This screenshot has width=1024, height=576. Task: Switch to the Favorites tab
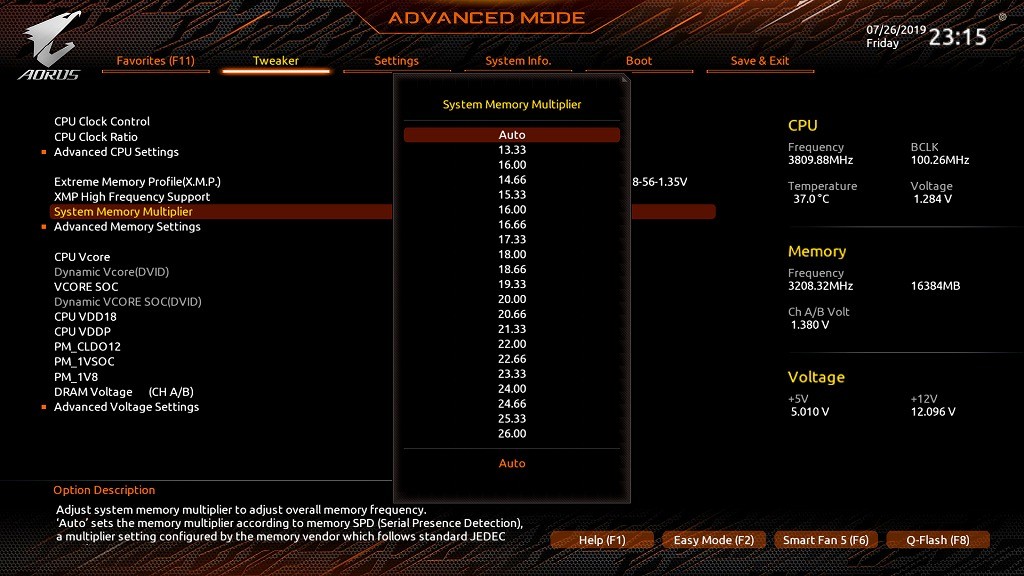[x=155, y=61]
